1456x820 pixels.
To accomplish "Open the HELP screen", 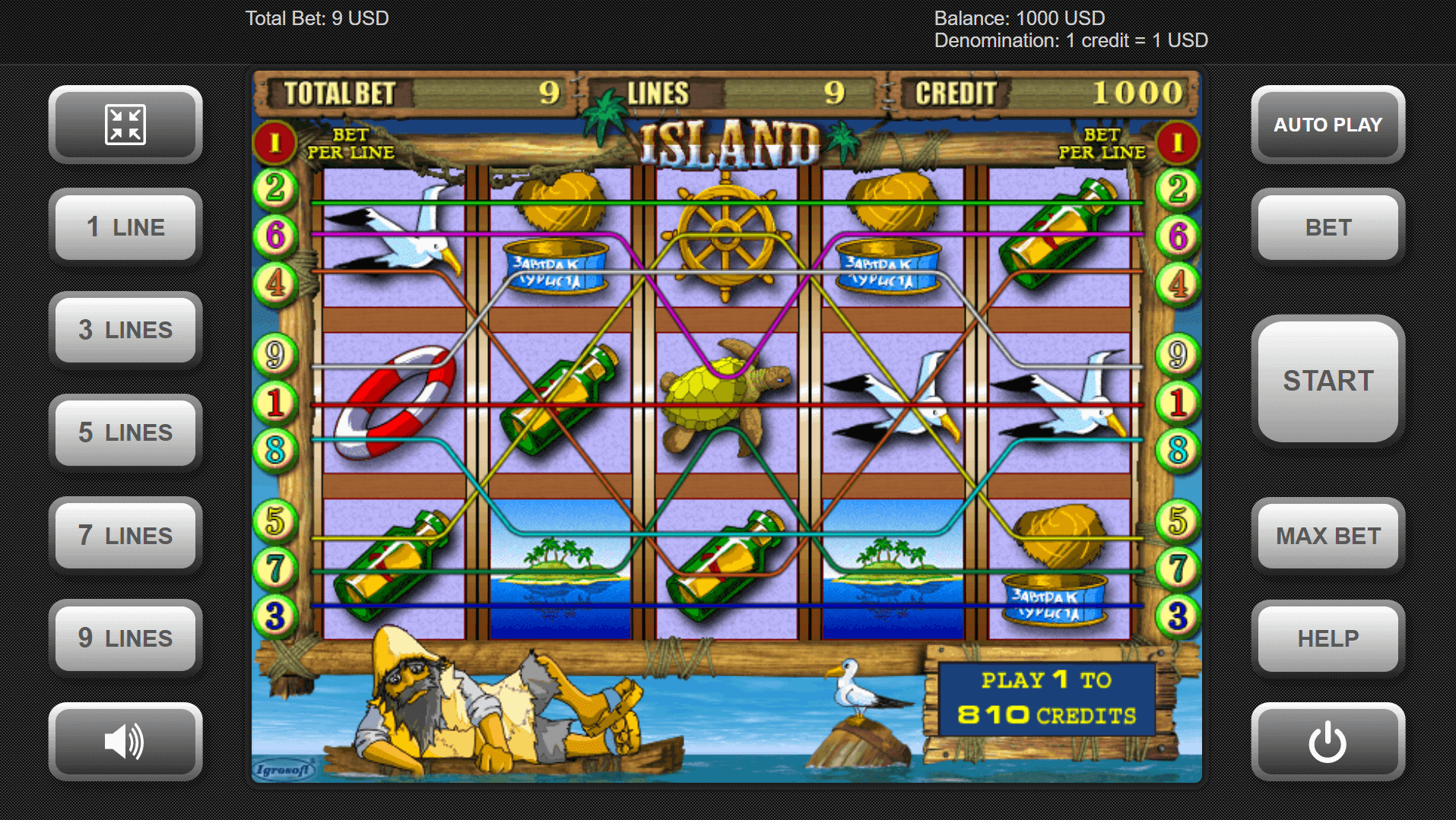I will (1328, 638).
